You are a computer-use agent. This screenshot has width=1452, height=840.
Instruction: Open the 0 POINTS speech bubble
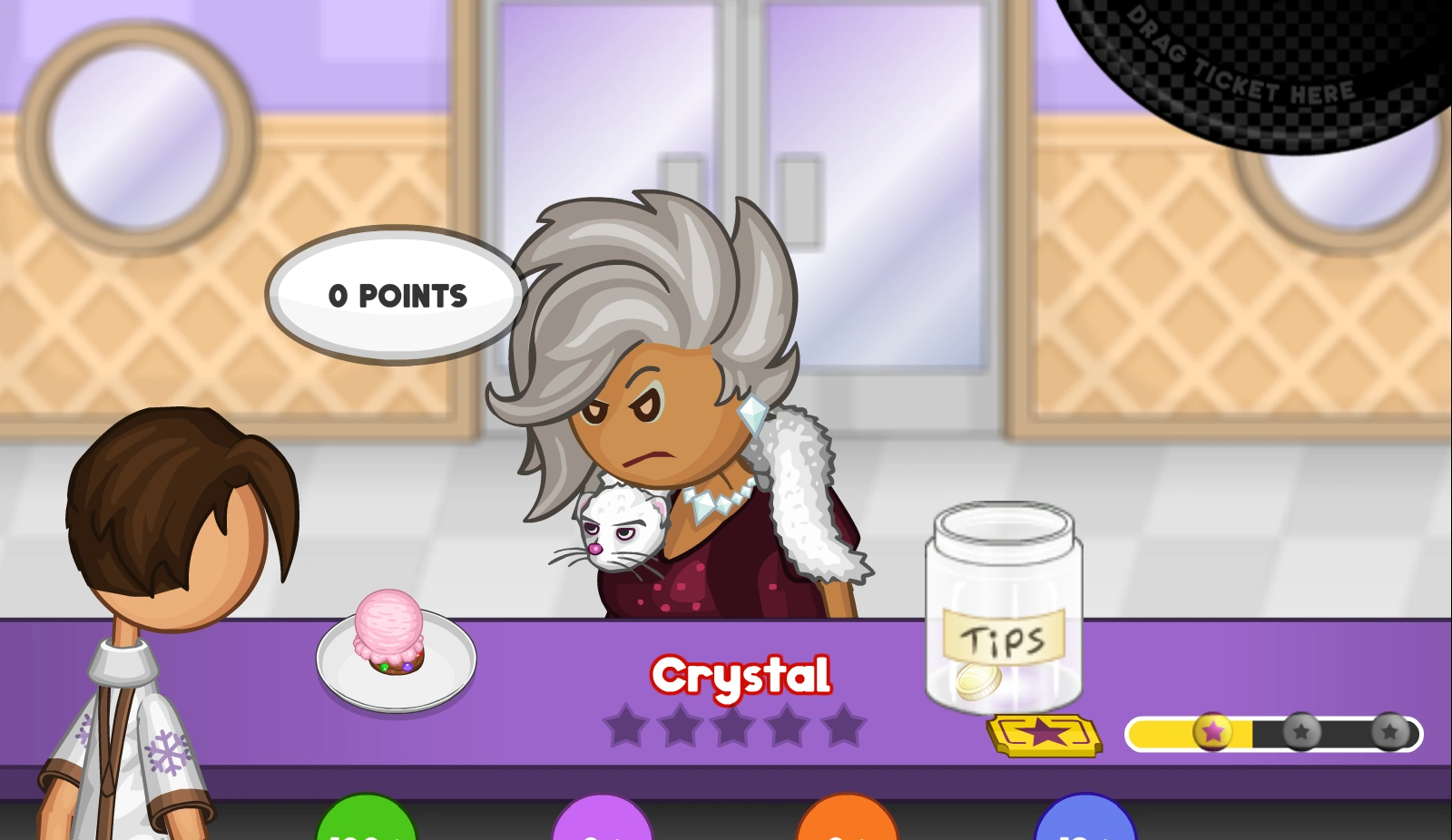(x=397, y=295)
